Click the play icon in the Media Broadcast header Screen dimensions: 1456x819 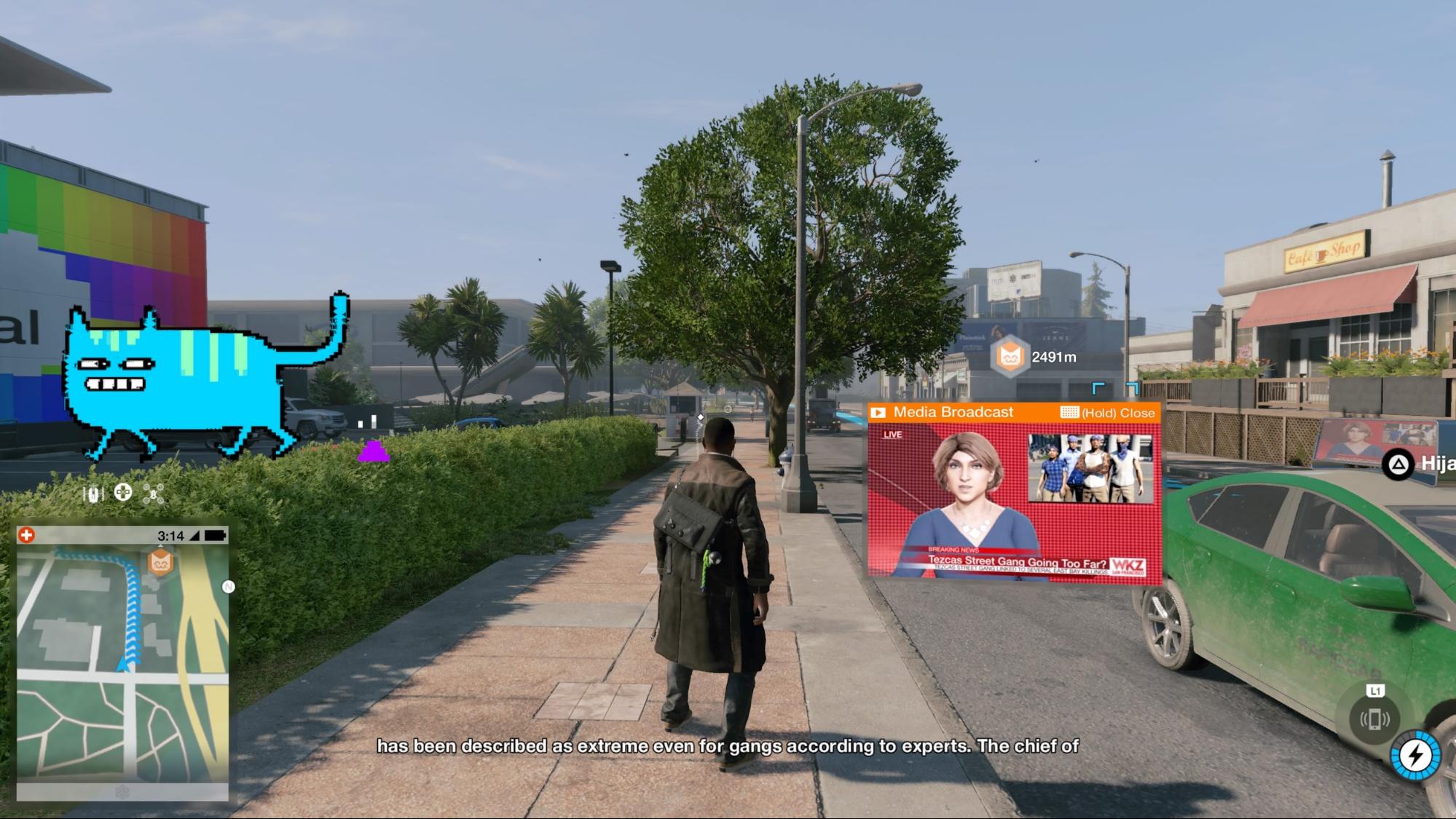point(878,413)
